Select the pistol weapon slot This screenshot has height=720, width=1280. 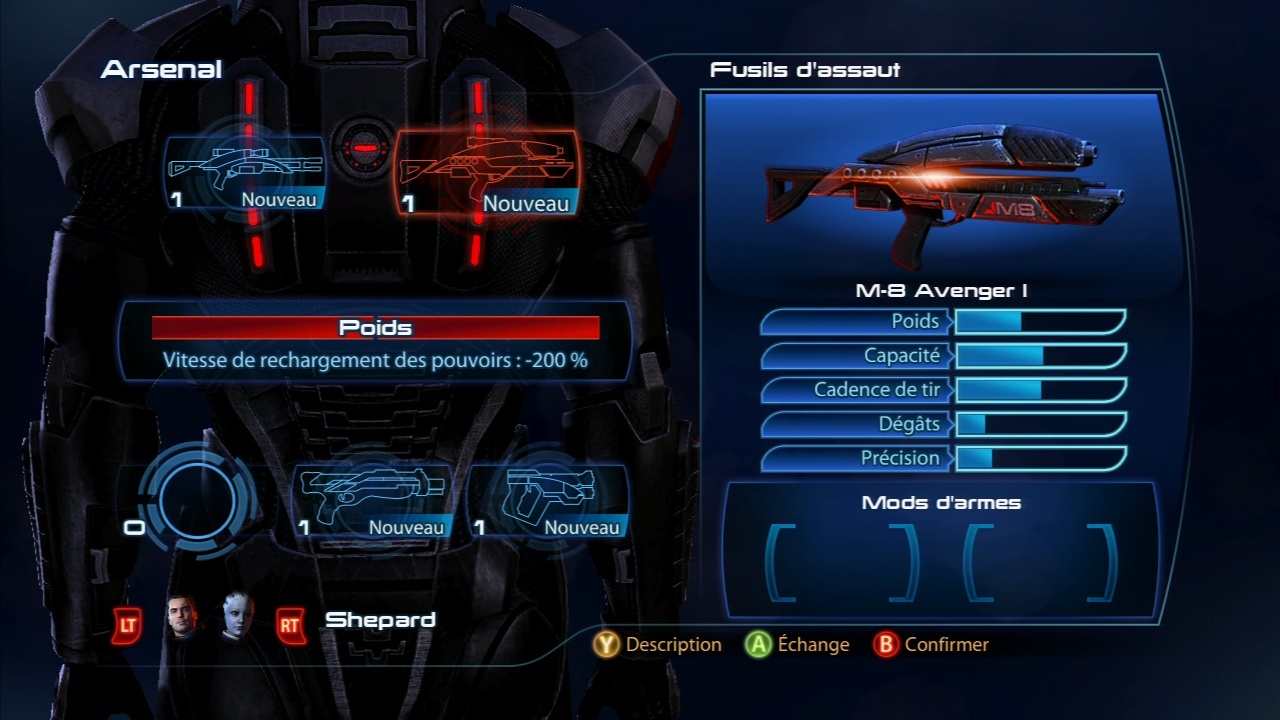coord(548,498)
